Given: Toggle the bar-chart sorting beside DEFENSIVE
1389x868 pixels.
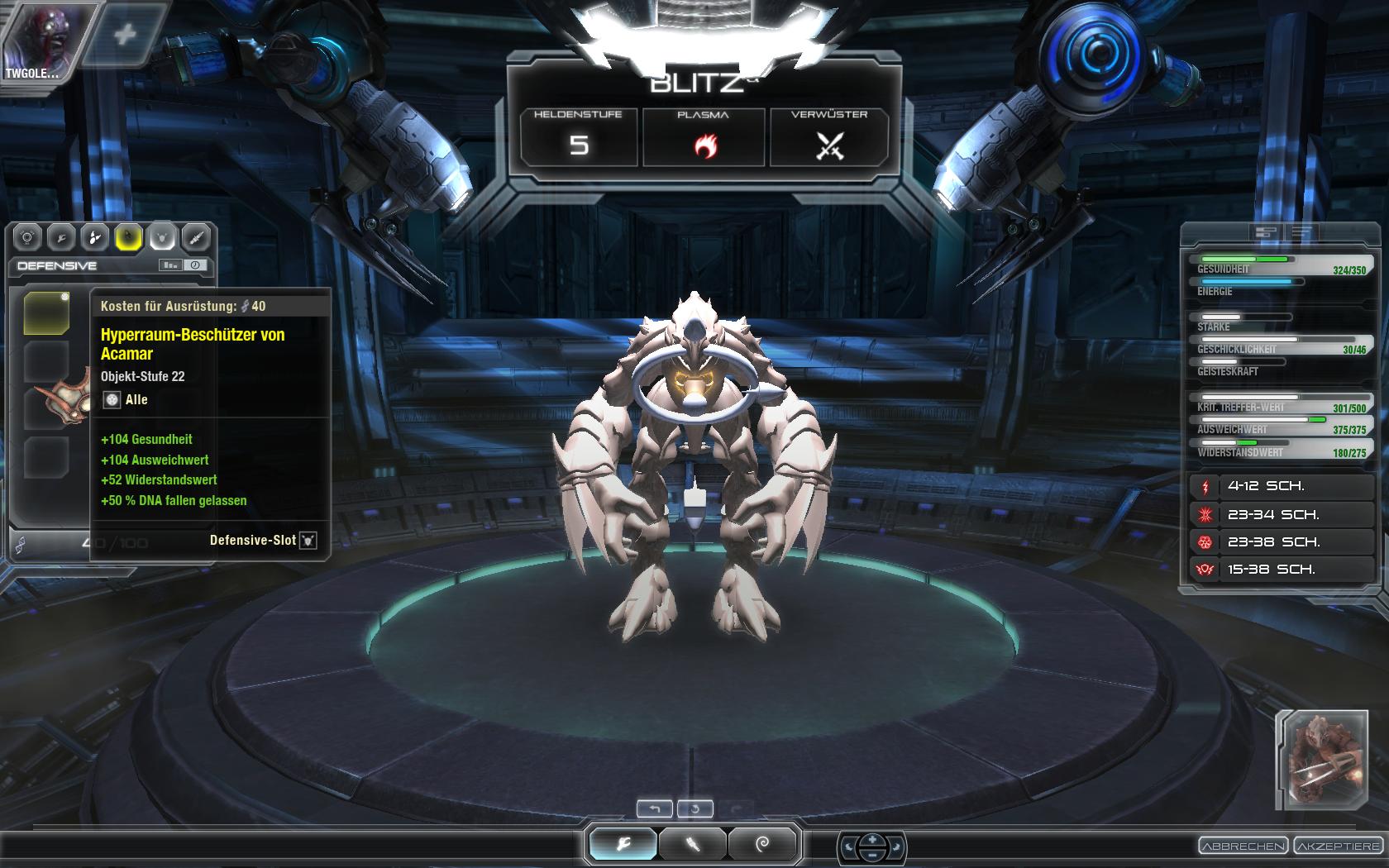Looking at the screenshot, I should pos(169,265).
